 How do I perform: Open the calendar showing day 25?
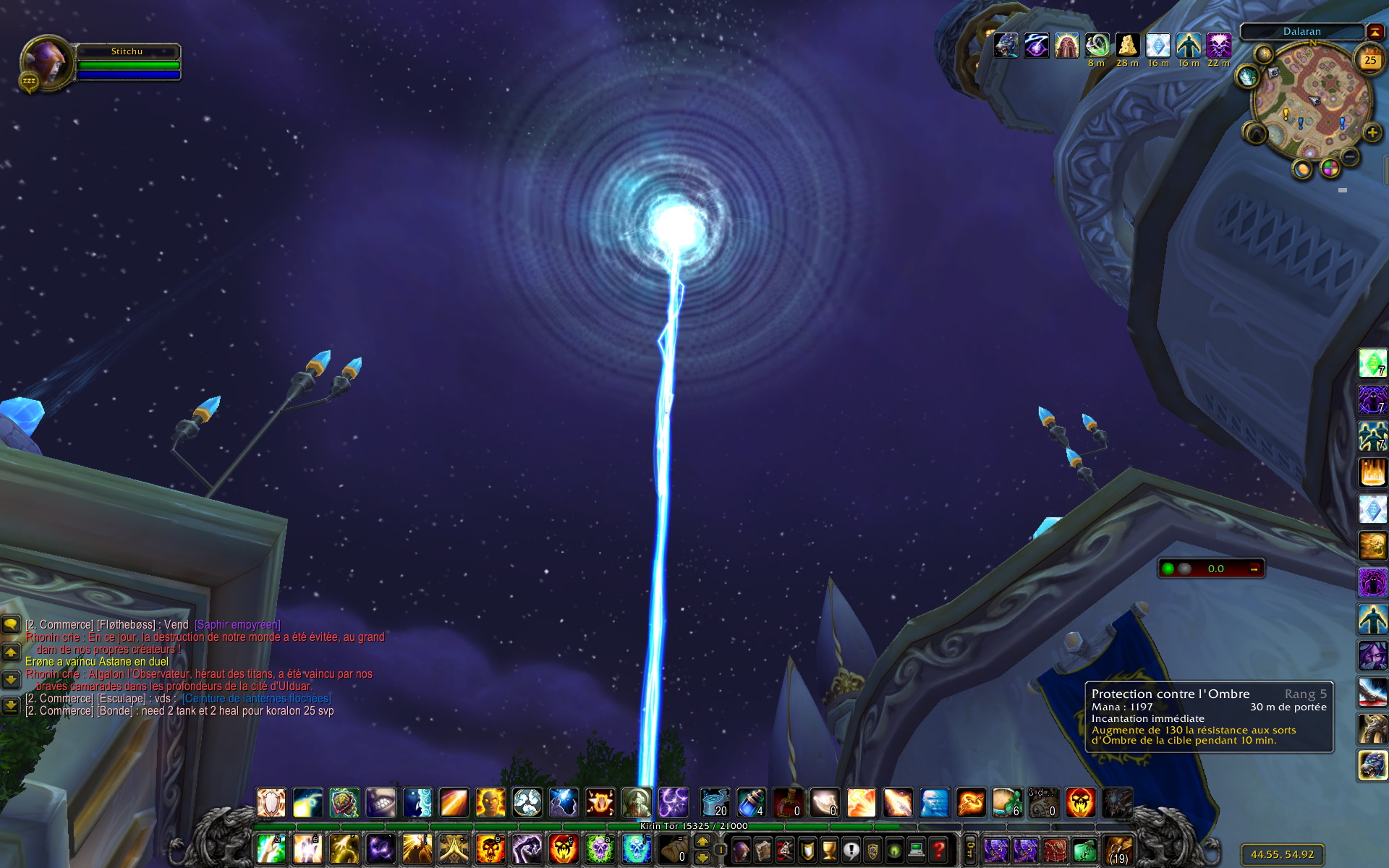[1369, 61]
